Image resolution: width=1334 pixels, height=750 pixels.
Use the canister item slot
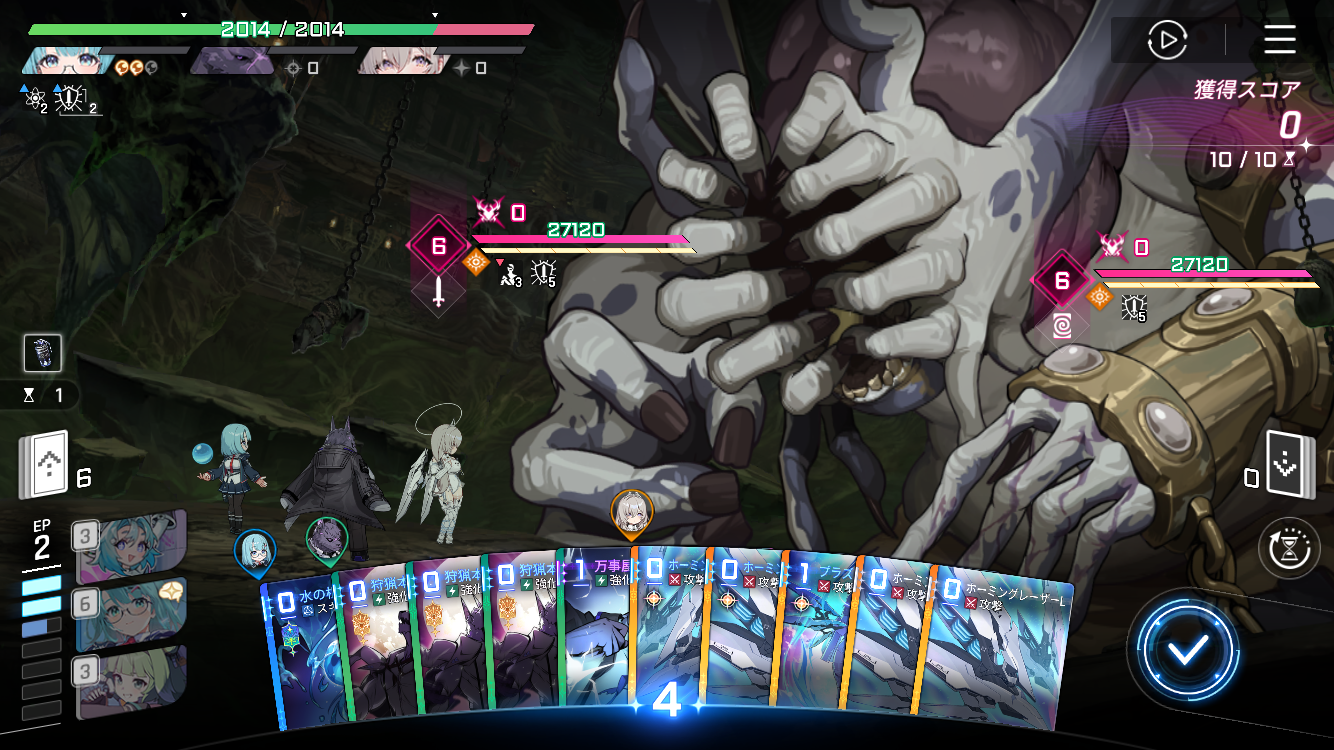click(43, 353)
